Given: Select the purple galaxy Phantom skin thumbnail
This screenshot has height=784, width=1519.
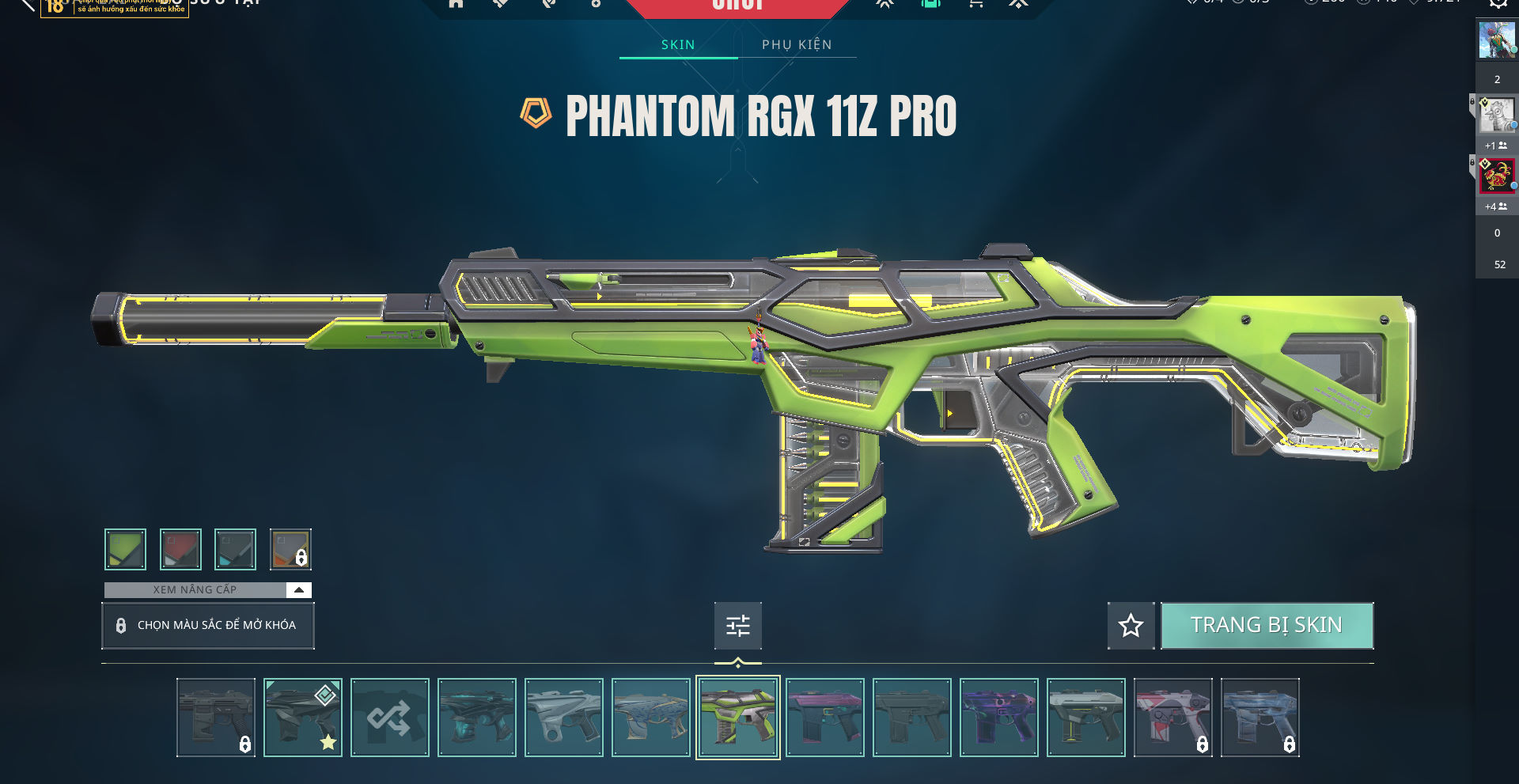Looking at the screenshot, I should tap(998, 718).
